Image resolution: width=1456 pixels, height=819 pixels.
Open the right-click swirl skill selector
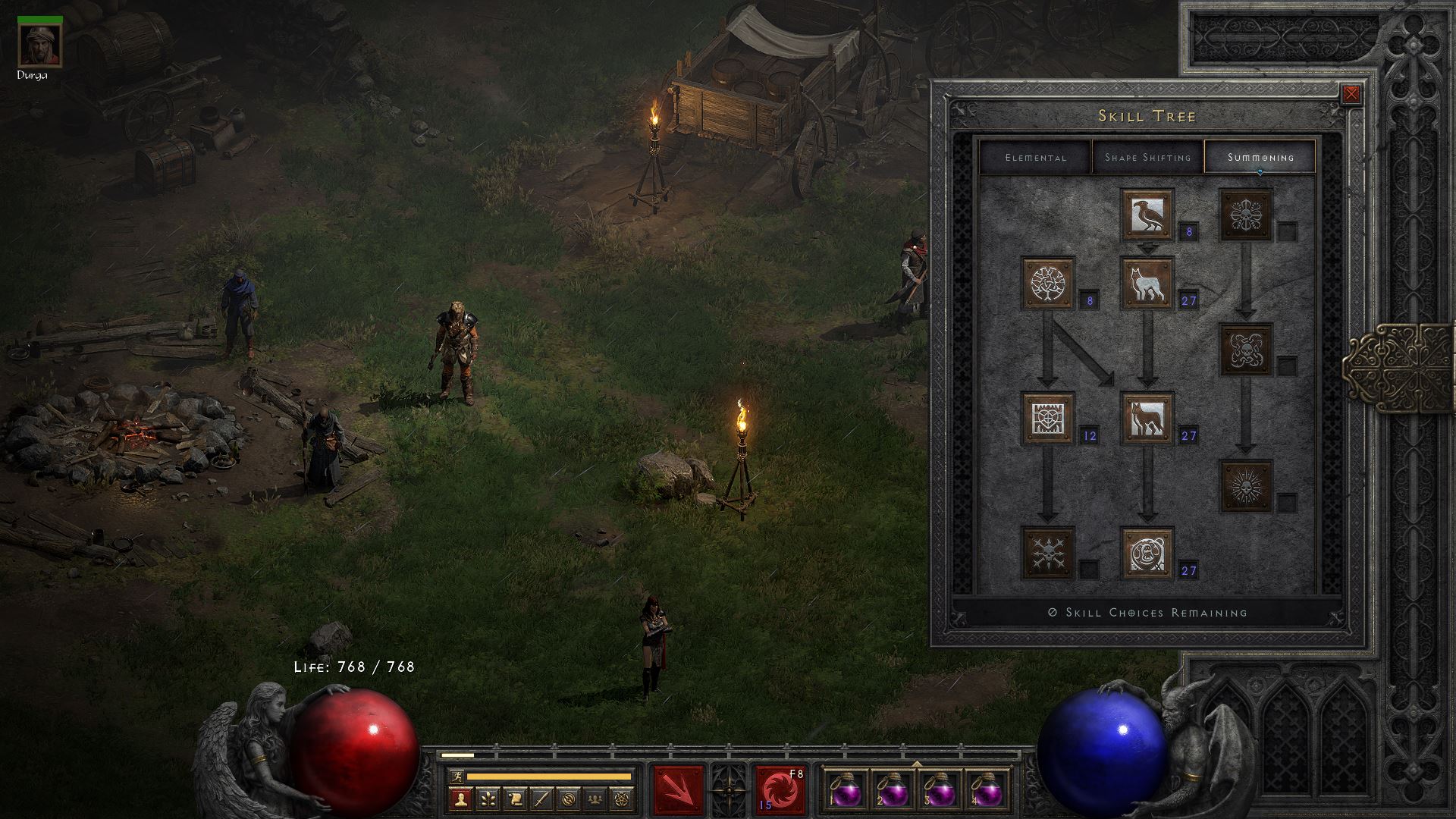780,791
